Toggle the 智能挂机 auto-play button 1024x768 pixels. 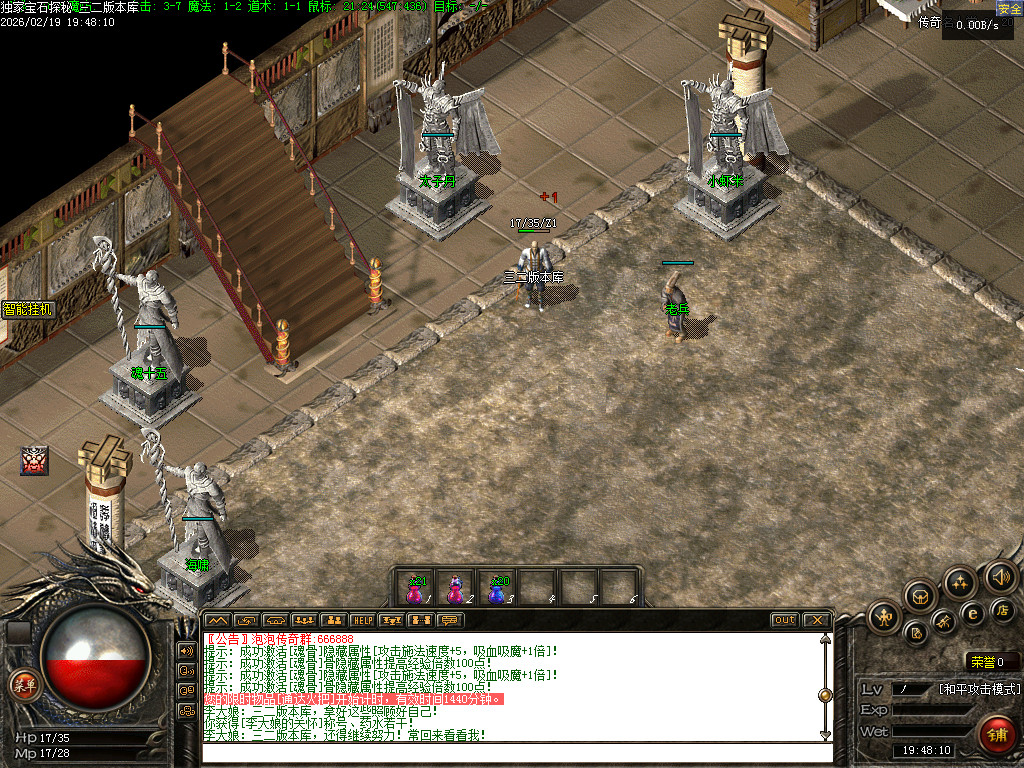click(27, 309)
